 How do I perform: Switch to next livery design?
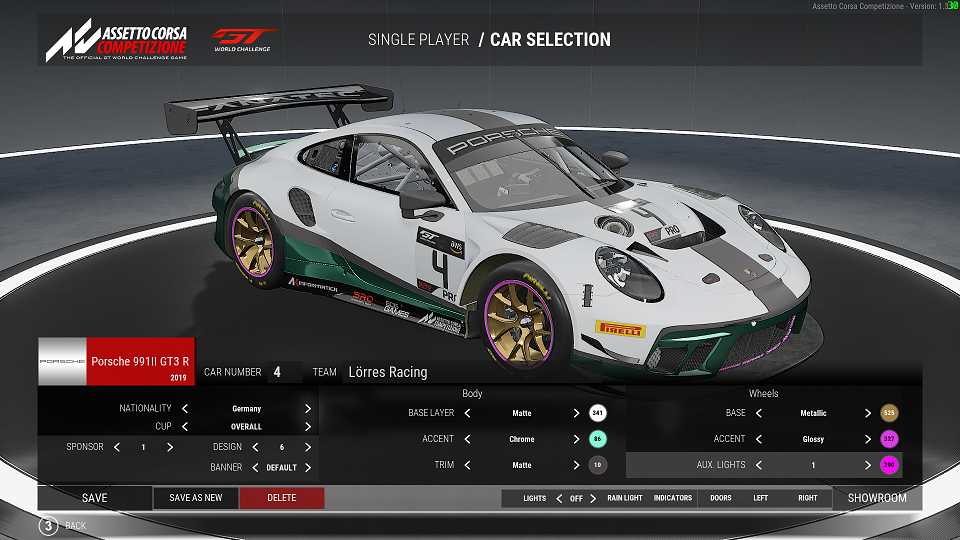308,447
